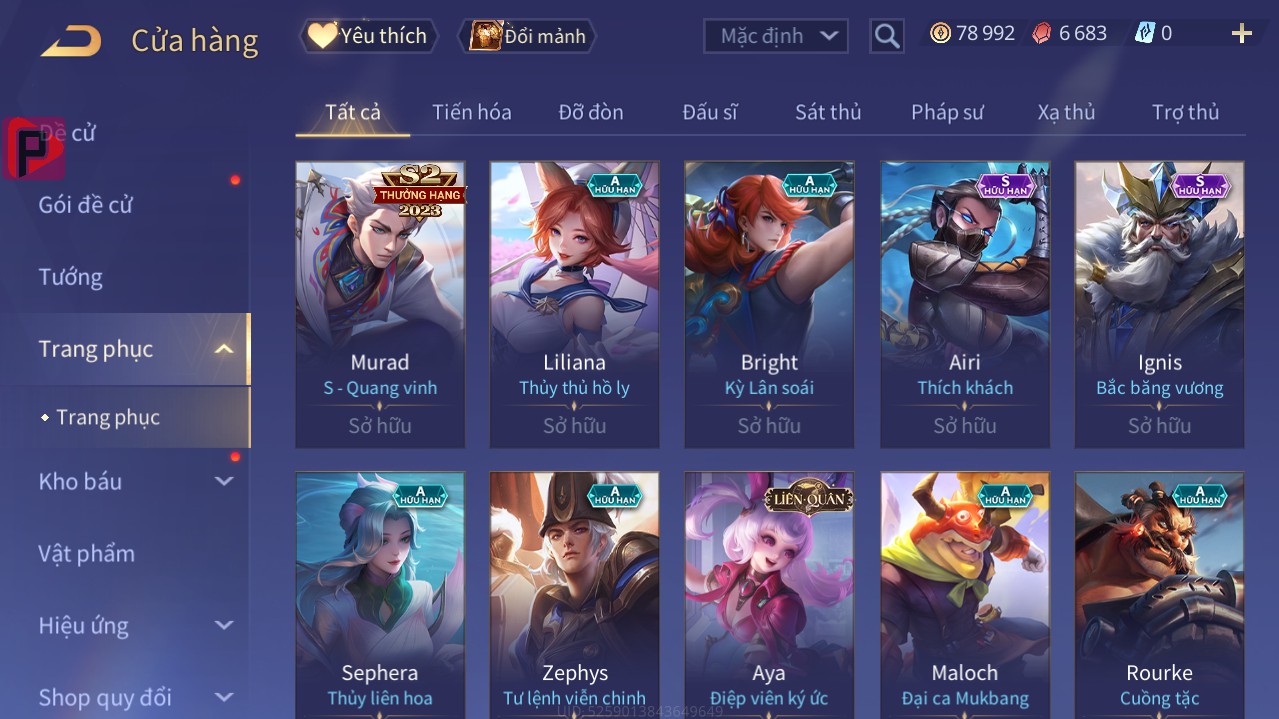The height and width of the screenshot is (719, 1279).
Task: Open the Đổi mảnh exchange
Action: (528, 36)
